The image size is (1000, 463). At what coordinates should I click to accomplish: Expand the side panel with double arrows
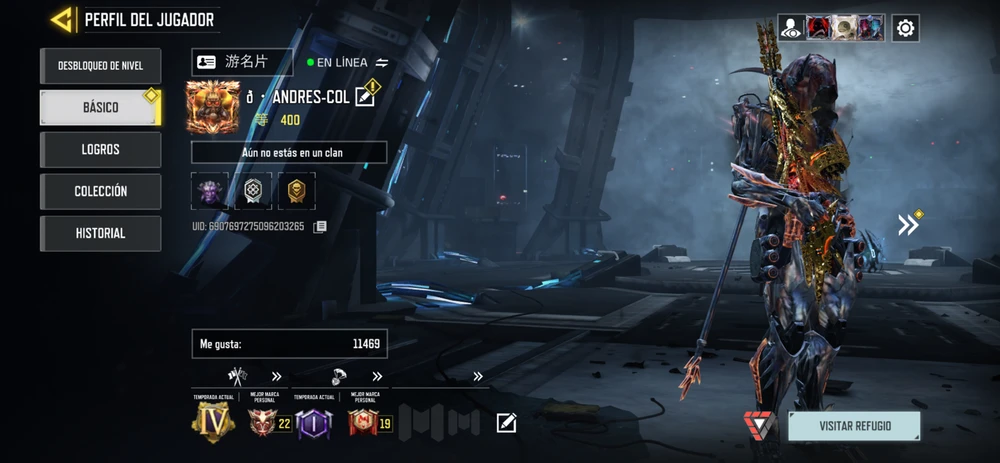908,225
